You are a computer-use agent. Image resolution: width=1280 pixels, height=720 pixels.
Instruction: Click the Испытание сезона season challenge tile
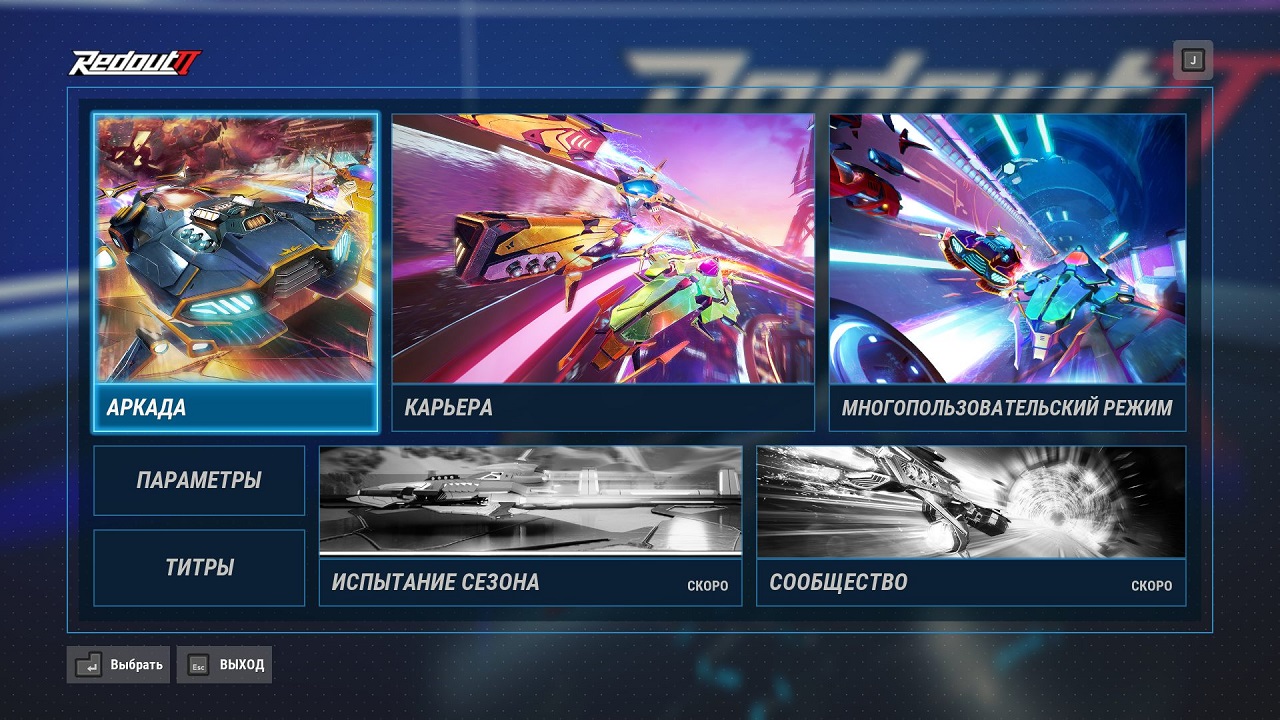530,505
